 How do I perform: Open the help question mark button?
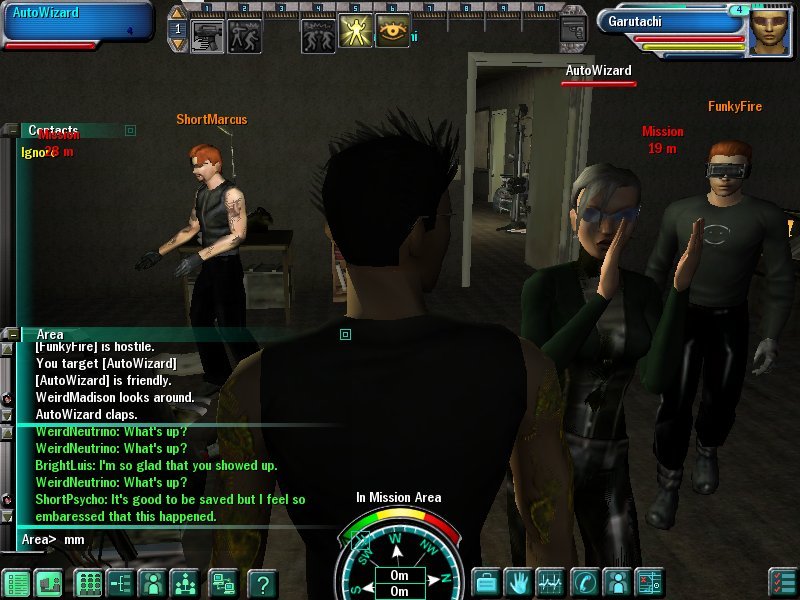coord(262,582)
